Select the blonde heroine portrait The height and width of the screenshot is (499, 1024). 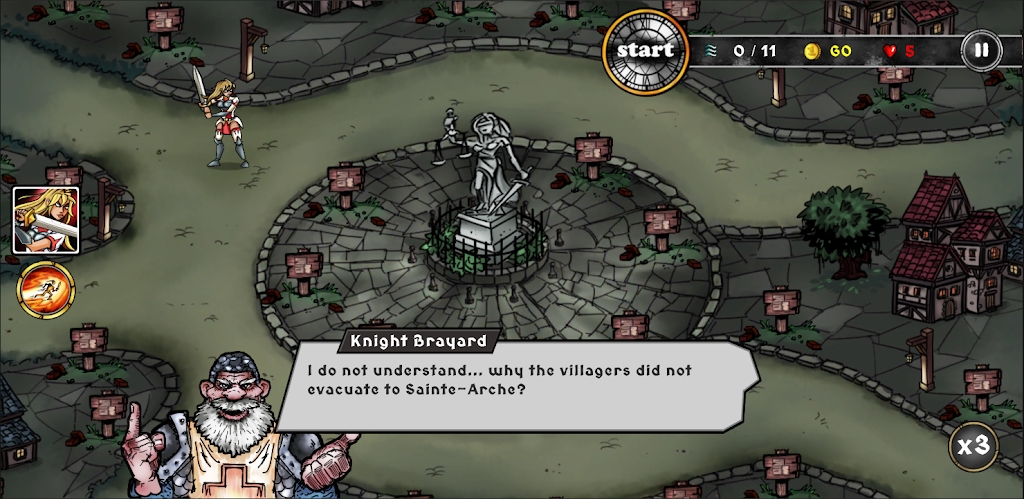(x=46, y=220)
